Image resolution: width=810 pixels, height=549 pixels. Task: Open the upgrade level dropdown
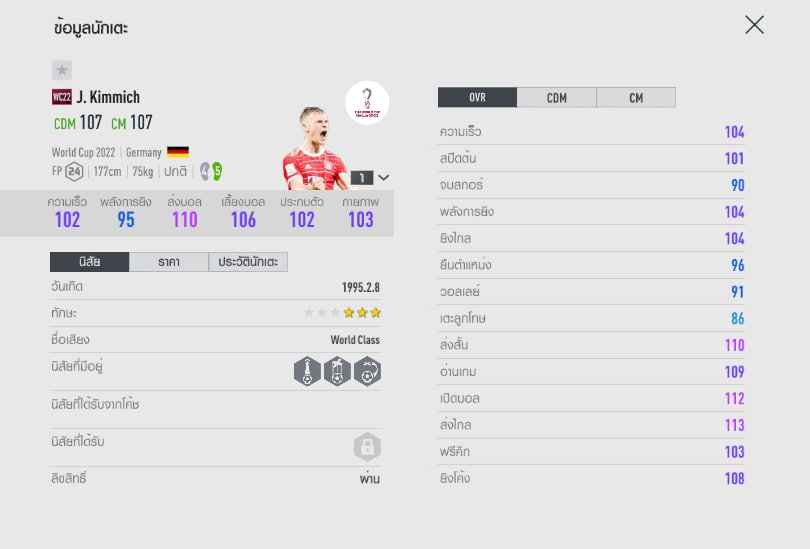pos(369,177)
